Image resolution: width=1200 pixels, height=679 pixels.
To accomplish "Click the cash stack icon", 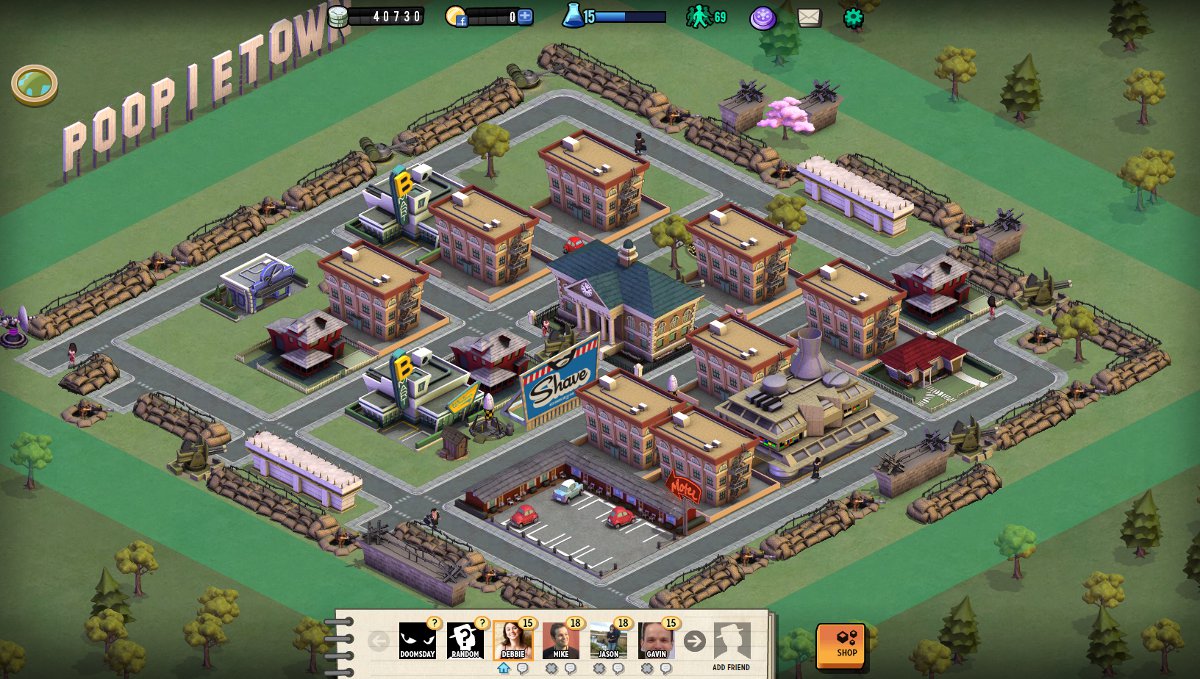I will 338,16.
